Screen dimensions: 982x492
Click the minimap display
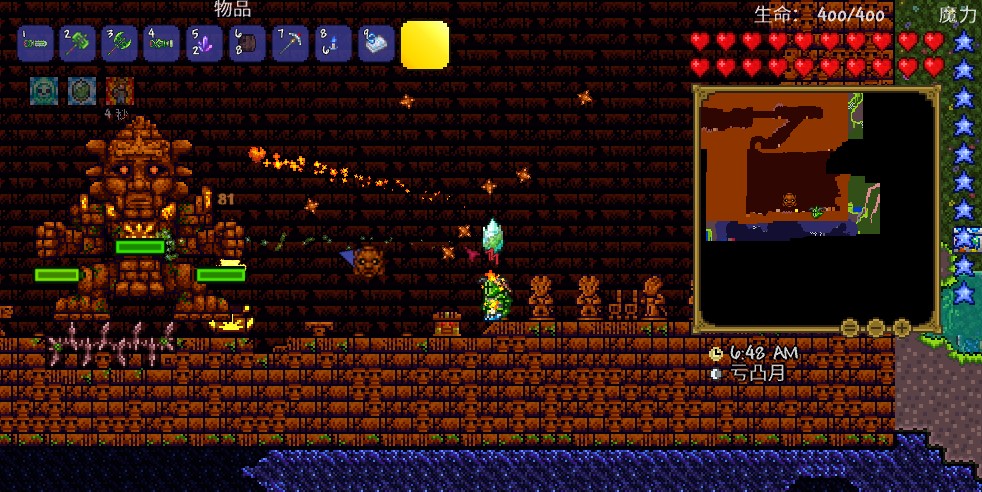click(815, 207)
